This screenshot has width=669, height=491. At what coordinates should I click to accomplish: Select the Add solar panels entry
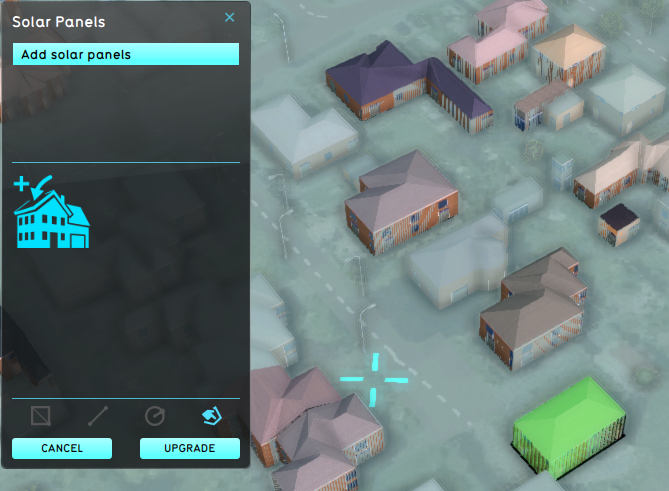[125, 54]
